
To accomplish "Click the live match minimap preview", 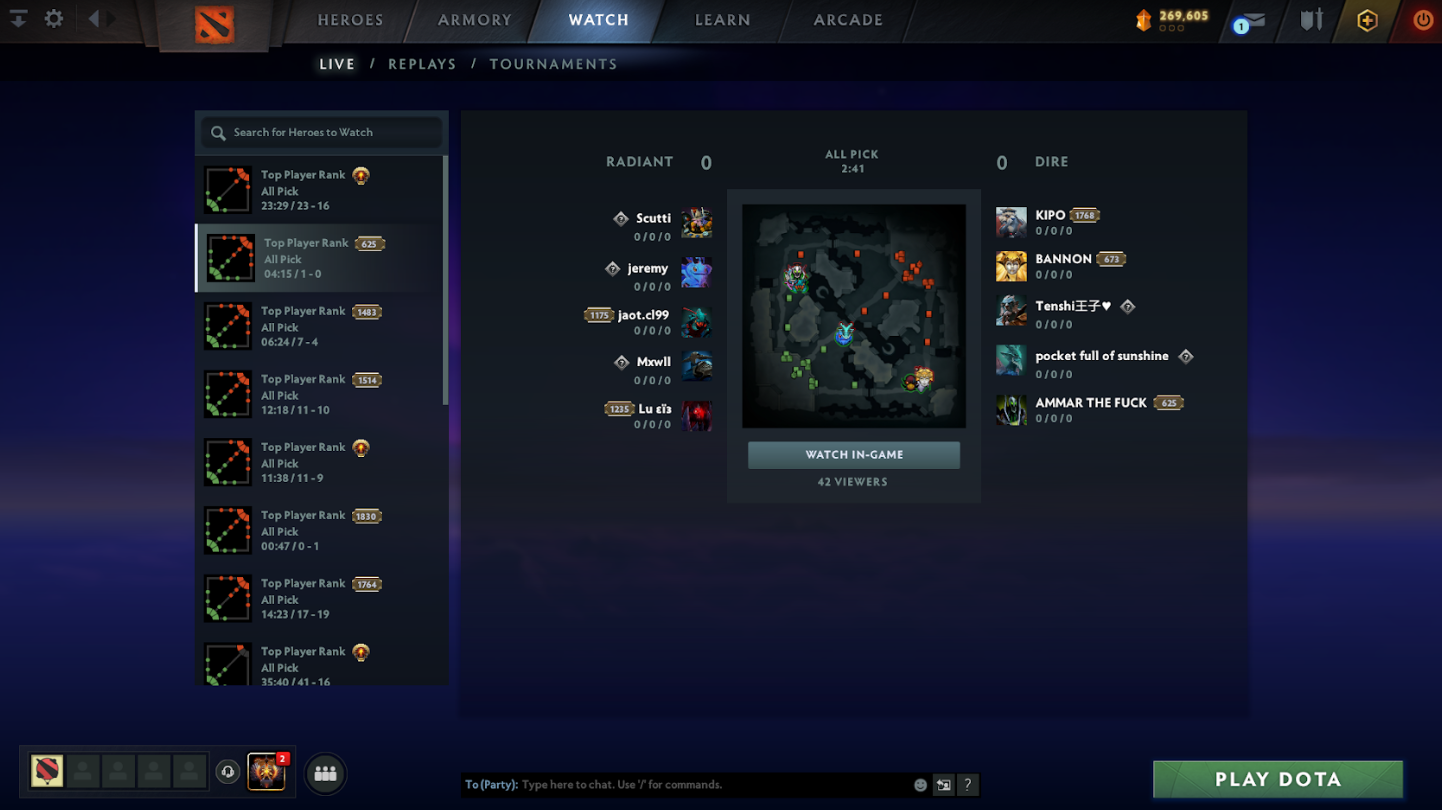I will 854,316.
